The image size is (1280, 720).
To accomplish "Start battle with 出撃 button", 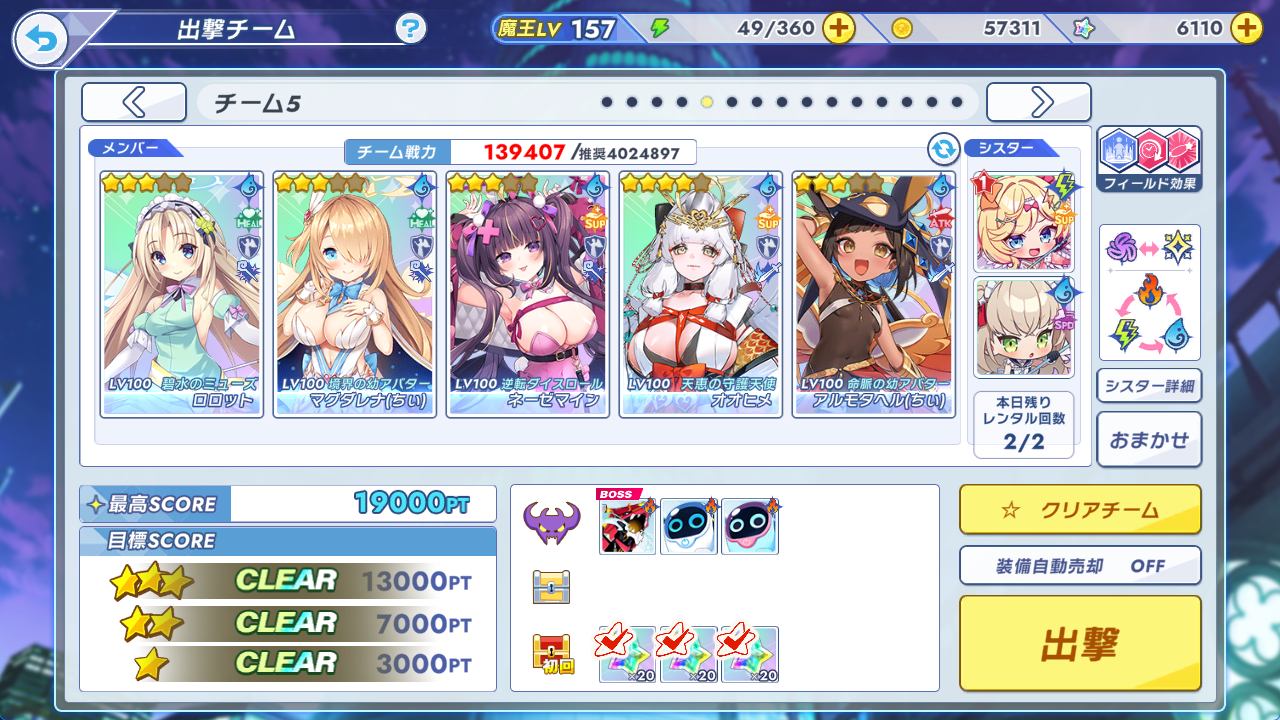I will [x=1080, y=644].
